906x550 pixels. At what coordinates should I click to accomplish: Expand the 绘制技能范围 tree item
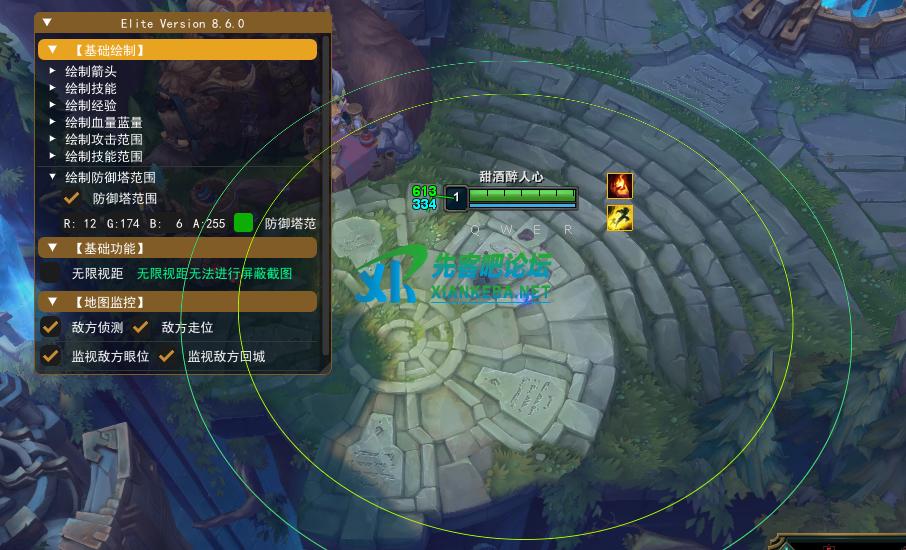53,156
